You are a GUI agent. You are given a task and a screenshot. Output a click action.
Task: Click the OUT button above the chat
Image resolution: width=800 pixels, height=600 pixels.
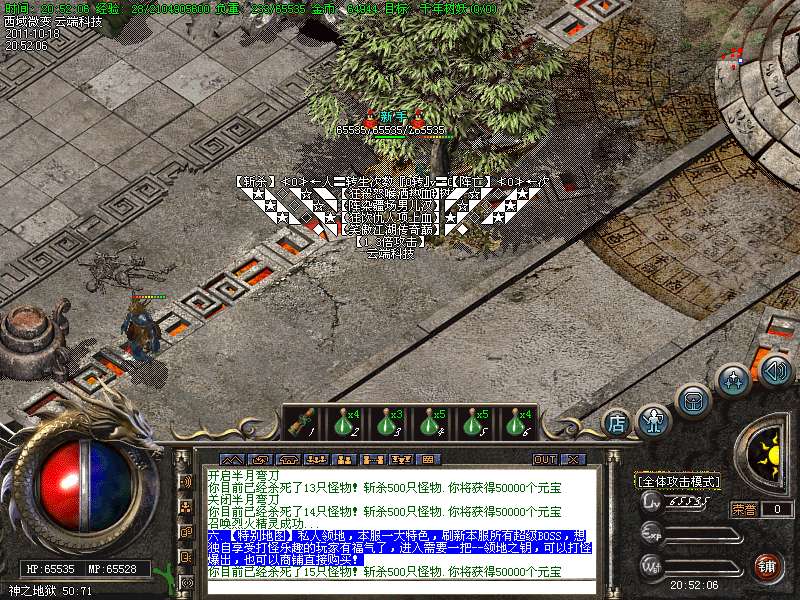[x=544, y=459]
